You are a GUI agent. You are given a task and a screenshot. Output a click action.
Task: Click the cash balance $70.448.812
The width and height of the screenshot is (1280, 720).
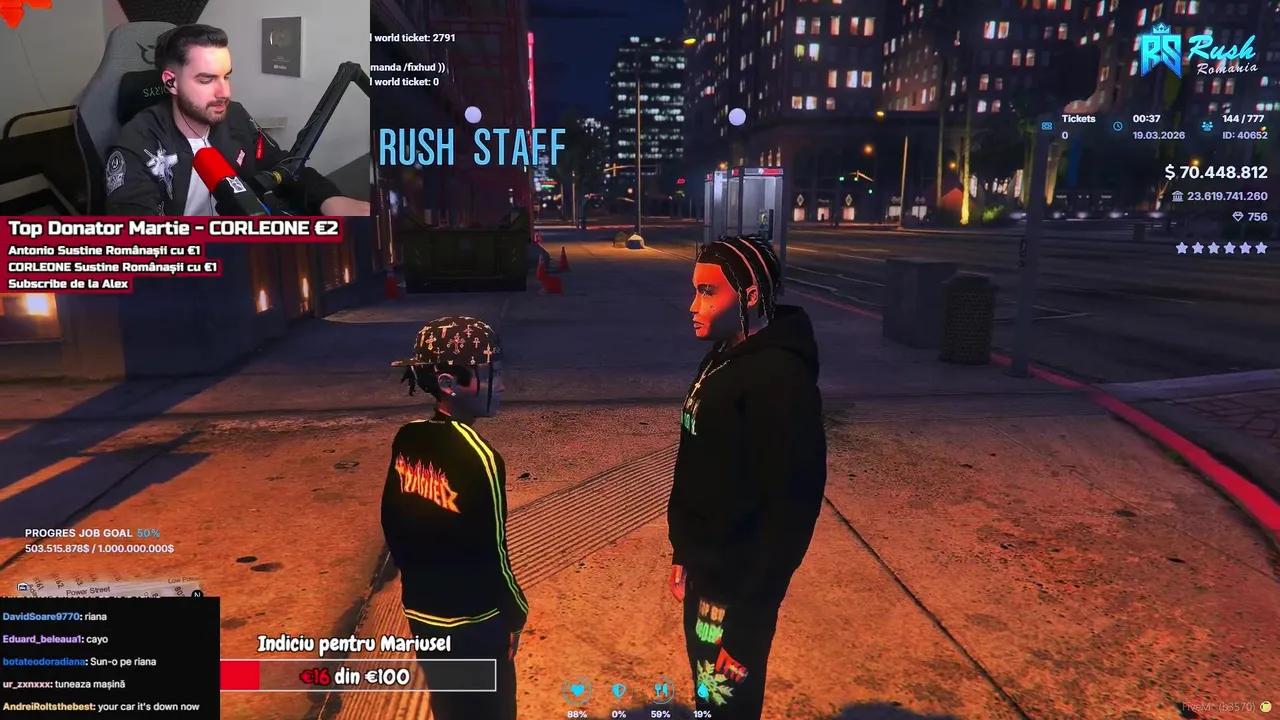pos(1216,172)
